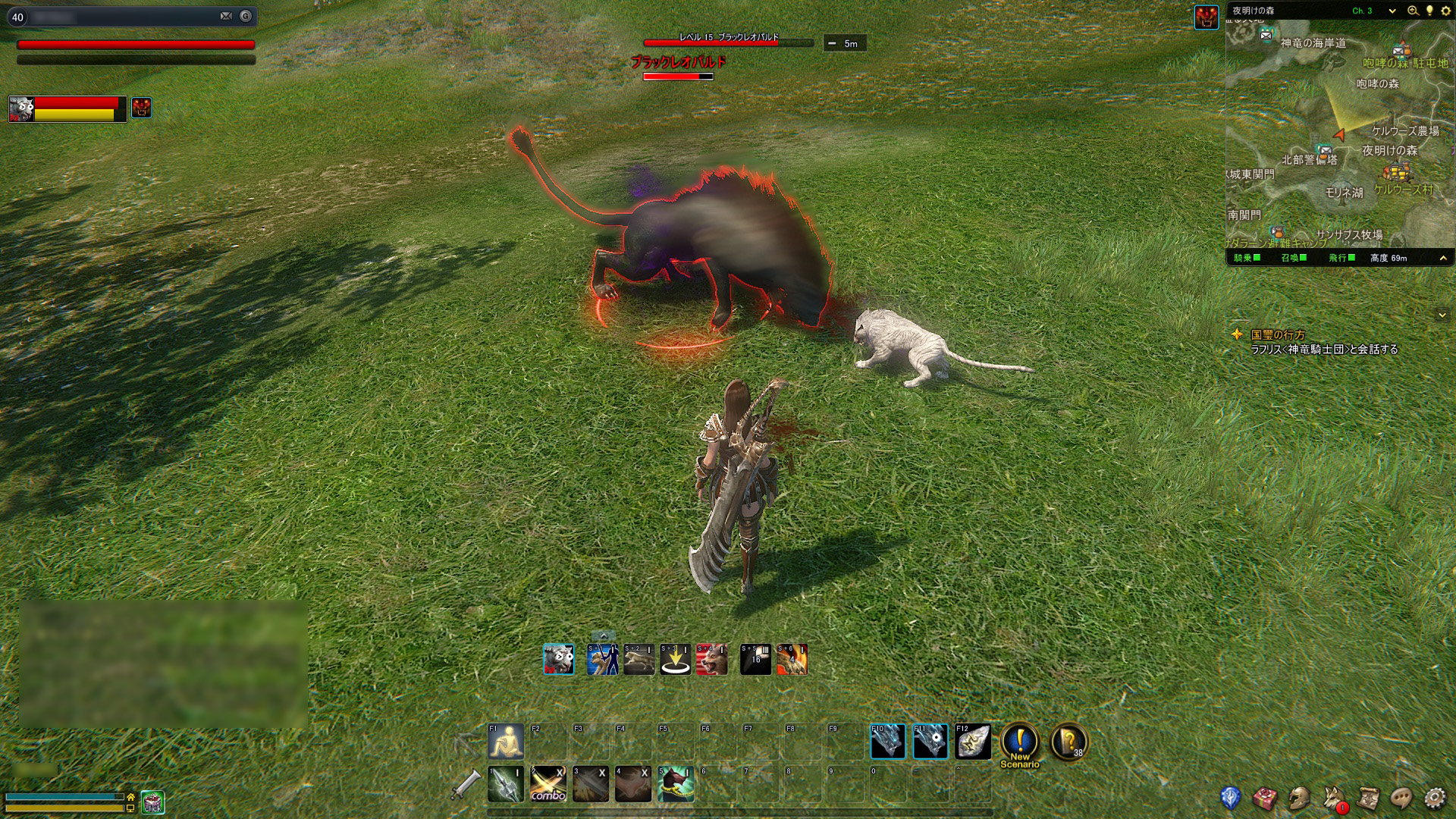
Task: Activate the horse head skill slot 5
Action: pos(676,784)
